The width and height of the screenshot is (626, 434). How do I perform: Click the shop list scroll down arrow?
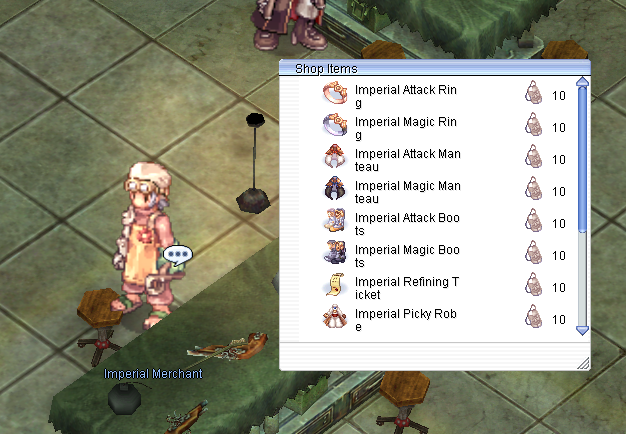click(x=583, y=330)
